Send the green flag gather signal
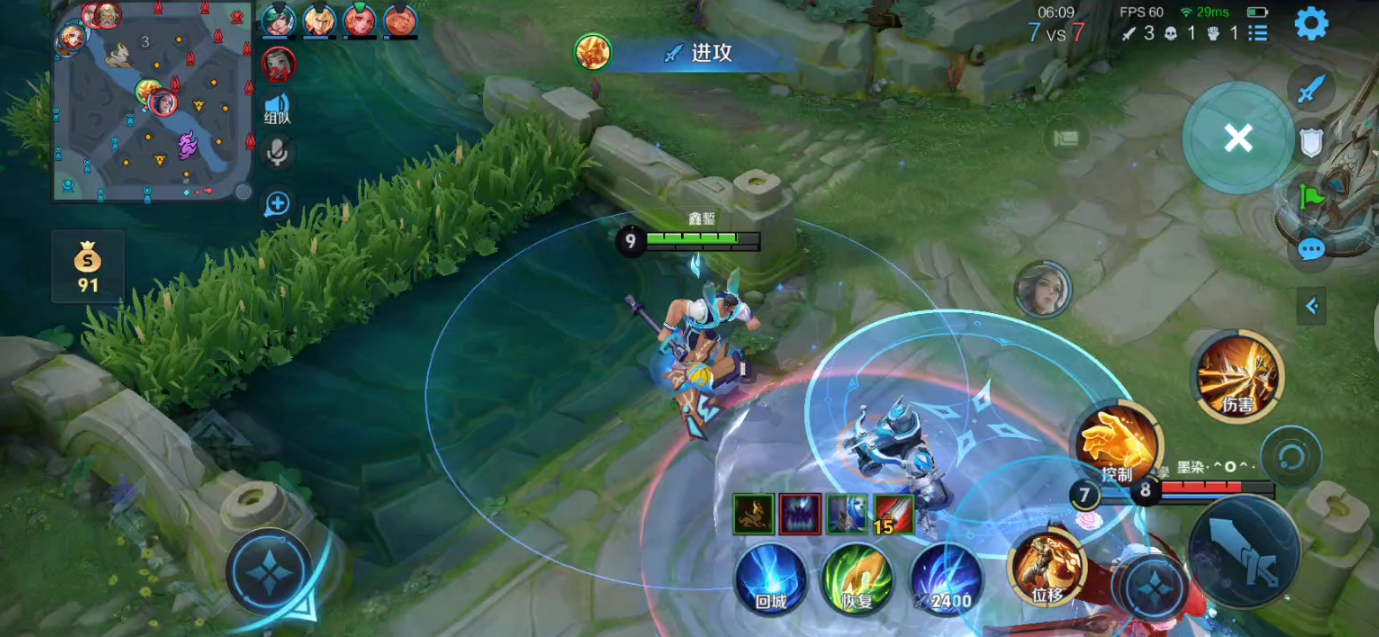The height and width of the screenshot is (637, 1379). (1311, 196)
